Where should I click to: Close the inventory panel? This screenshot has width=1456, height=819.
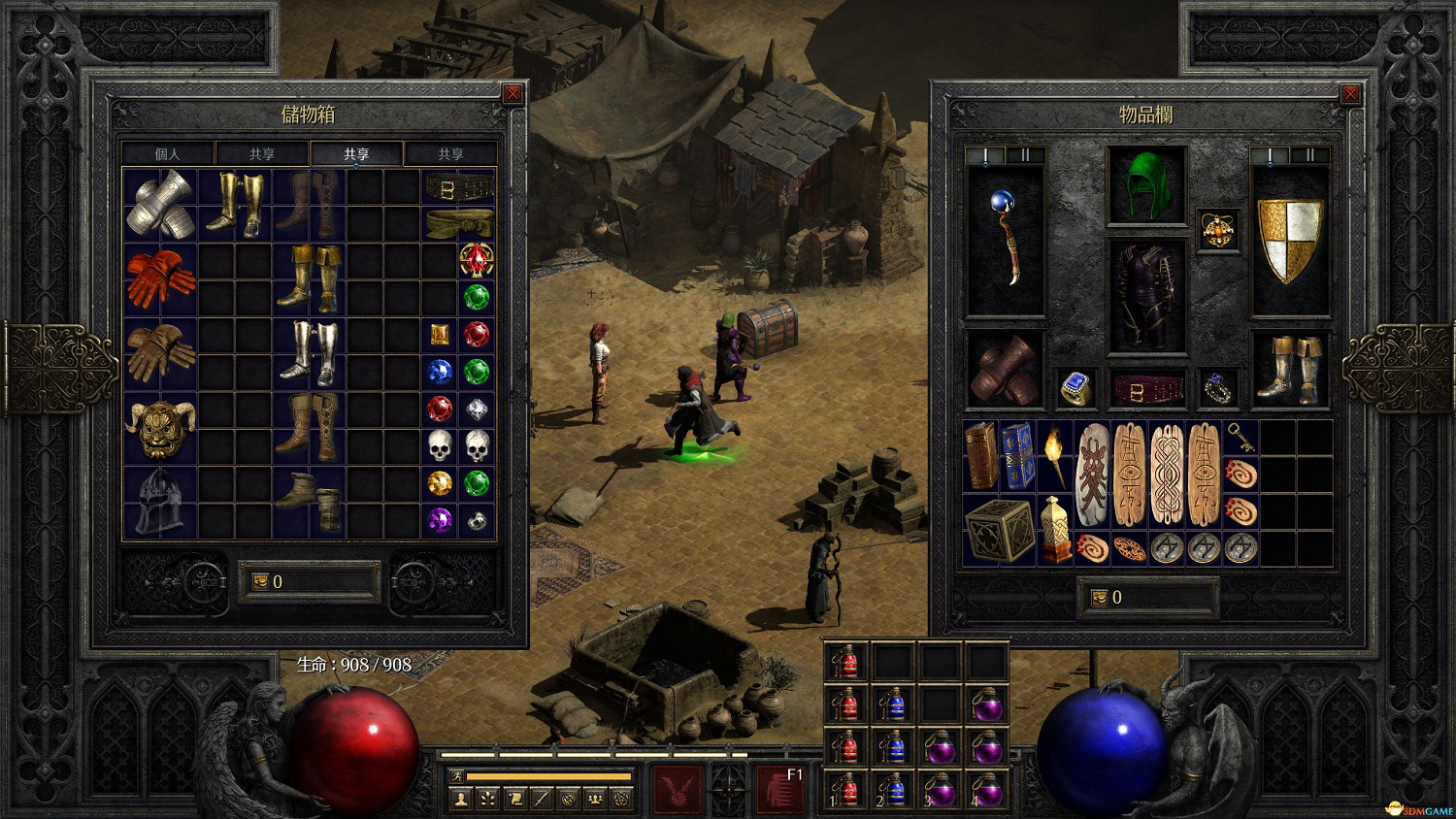tap(1349, 94)
